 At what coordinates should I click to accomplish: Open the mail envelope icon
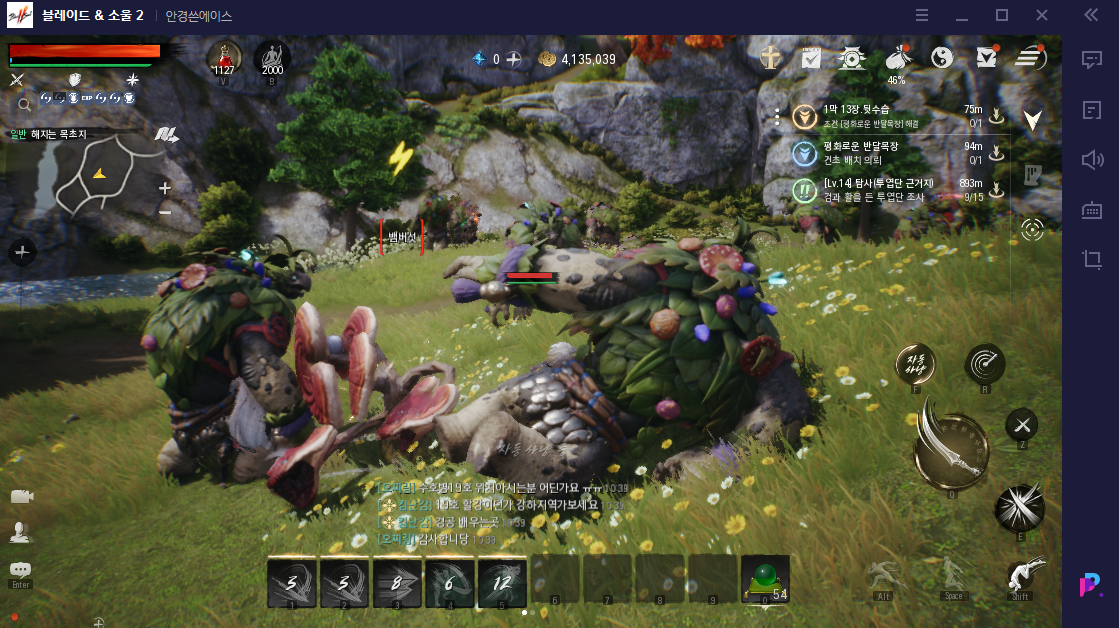coord(986,57)
